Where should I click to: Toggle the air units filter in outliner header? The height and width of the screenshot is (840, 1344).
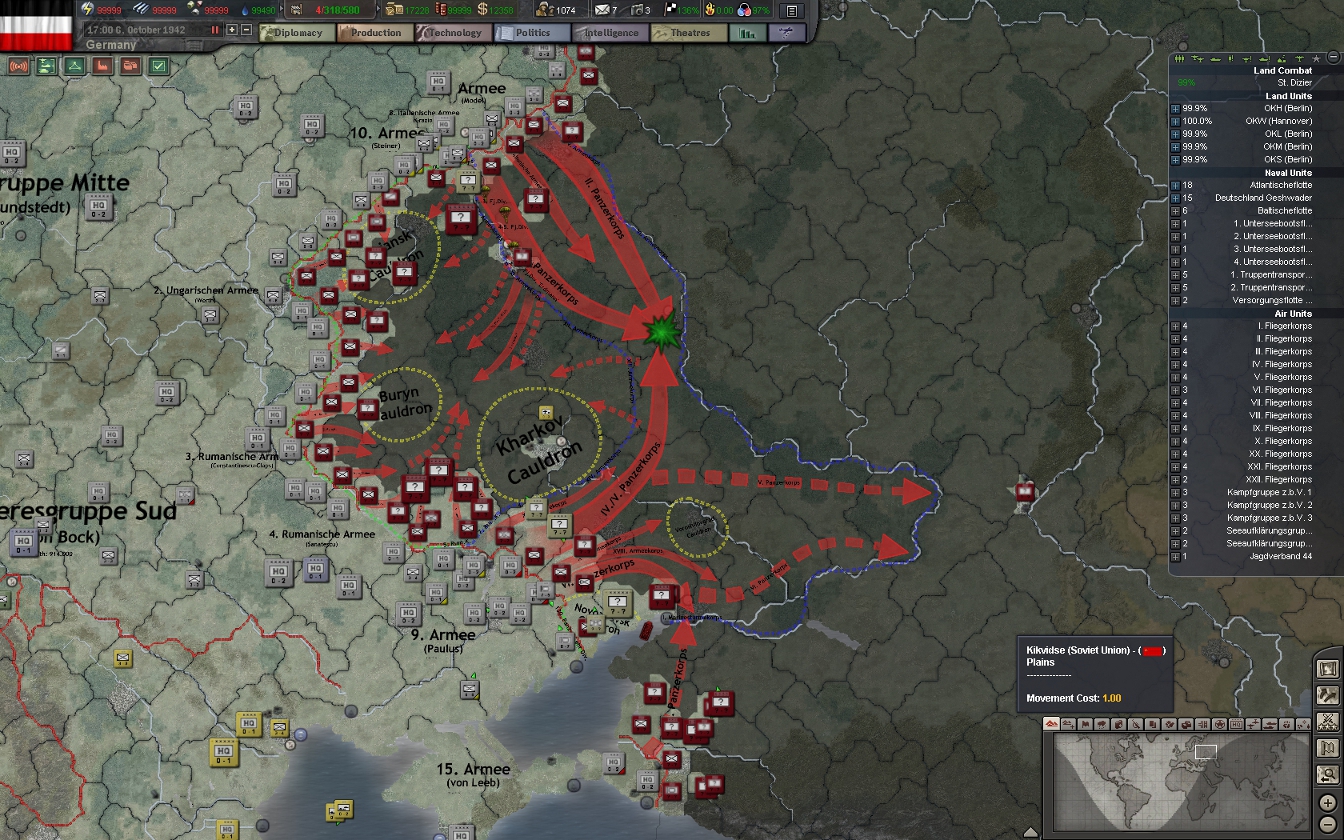1197,58
